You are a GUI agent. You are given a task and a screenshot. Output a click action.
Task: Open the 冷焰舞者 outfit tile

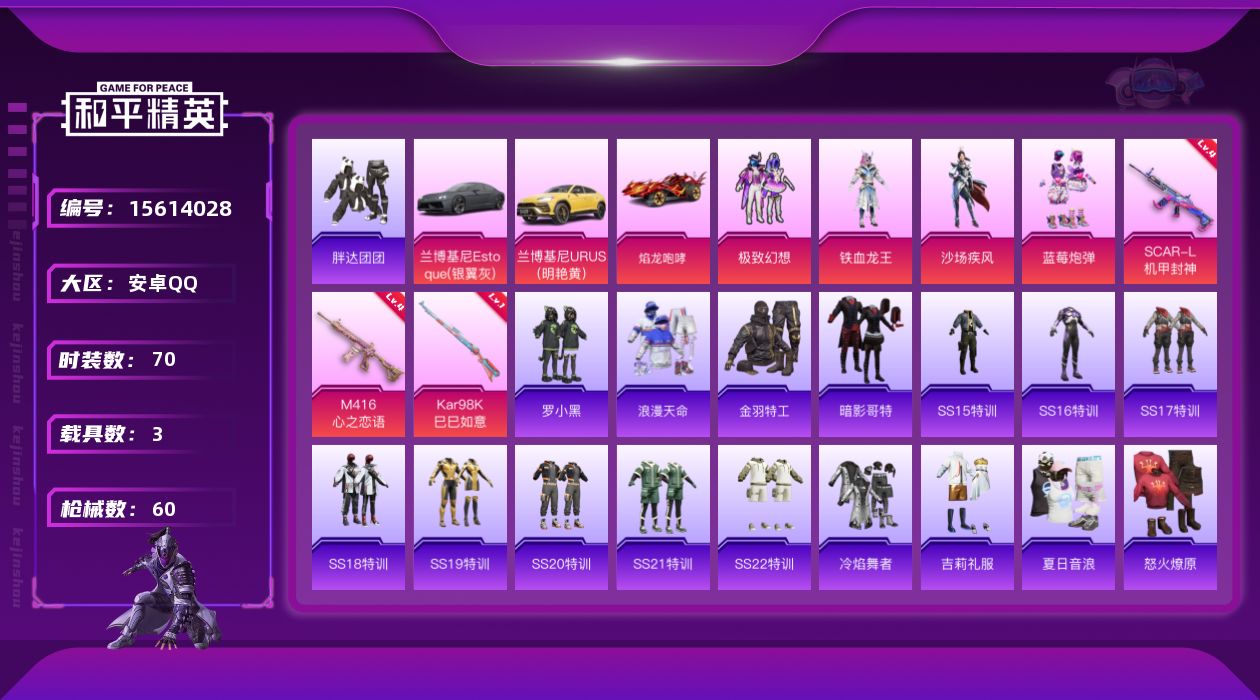(x=865, y=517)
